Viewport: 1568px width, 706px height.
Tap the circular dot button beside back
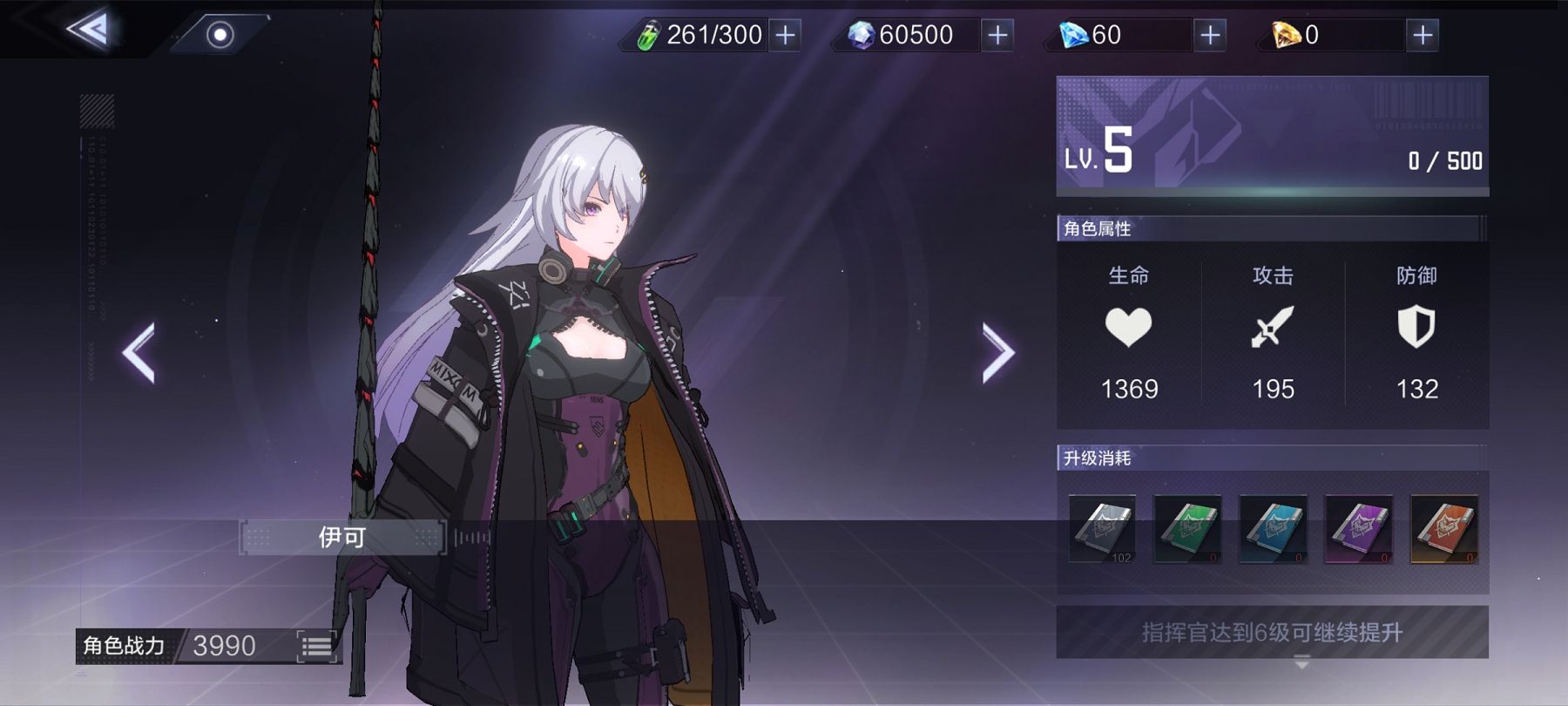[220, 35]
